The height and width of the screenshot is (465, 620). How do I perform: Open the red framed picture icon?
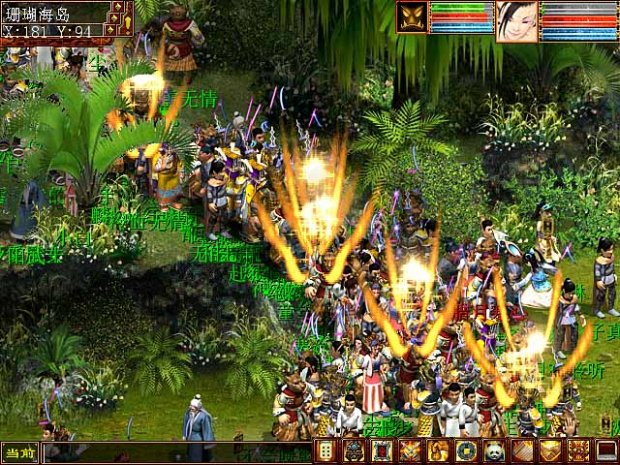click(x=382, y=451)
